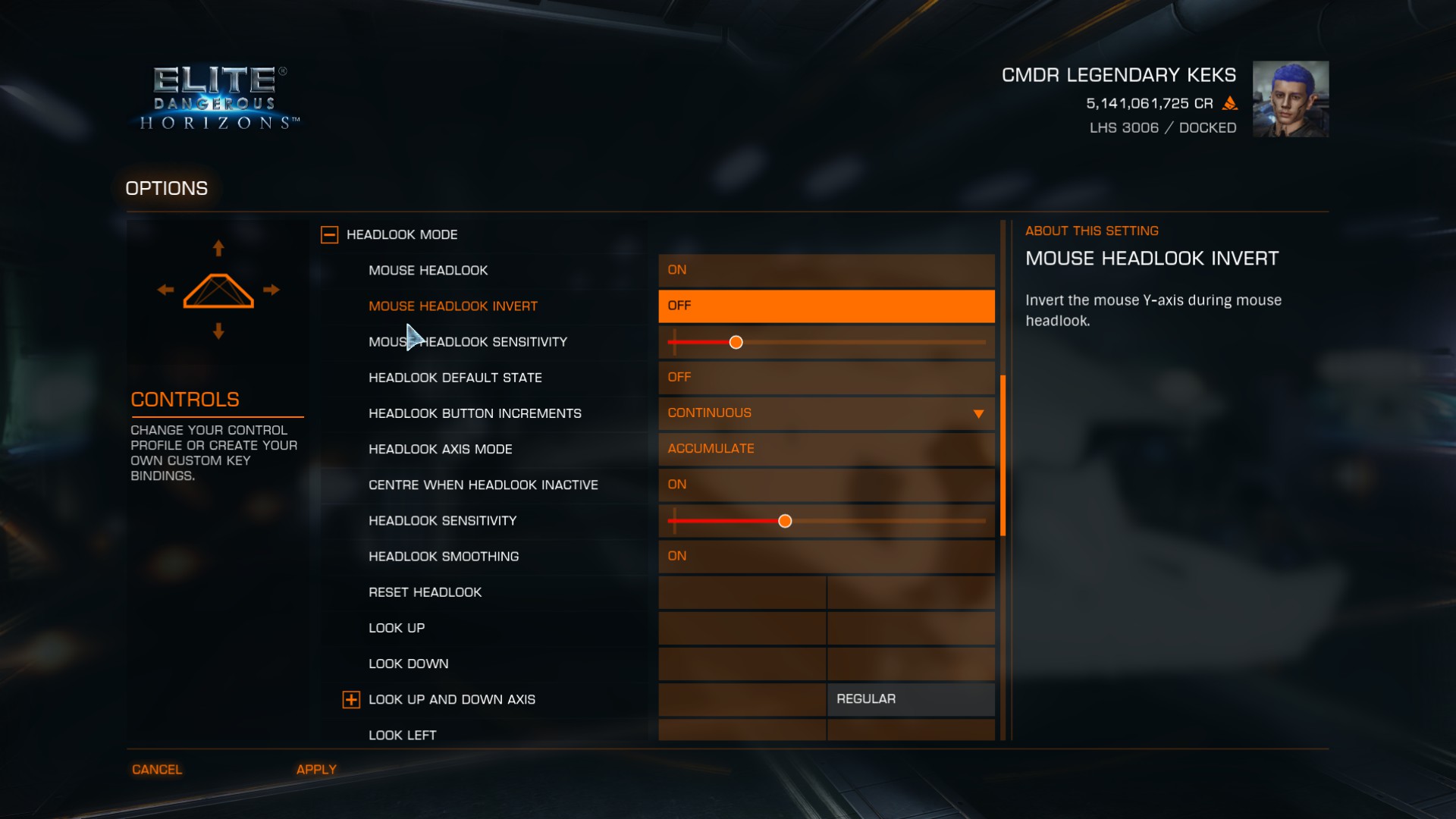Toggle Headlook Smoothing setting
The width and height of the screenshot is (1456, 819).
826,556
